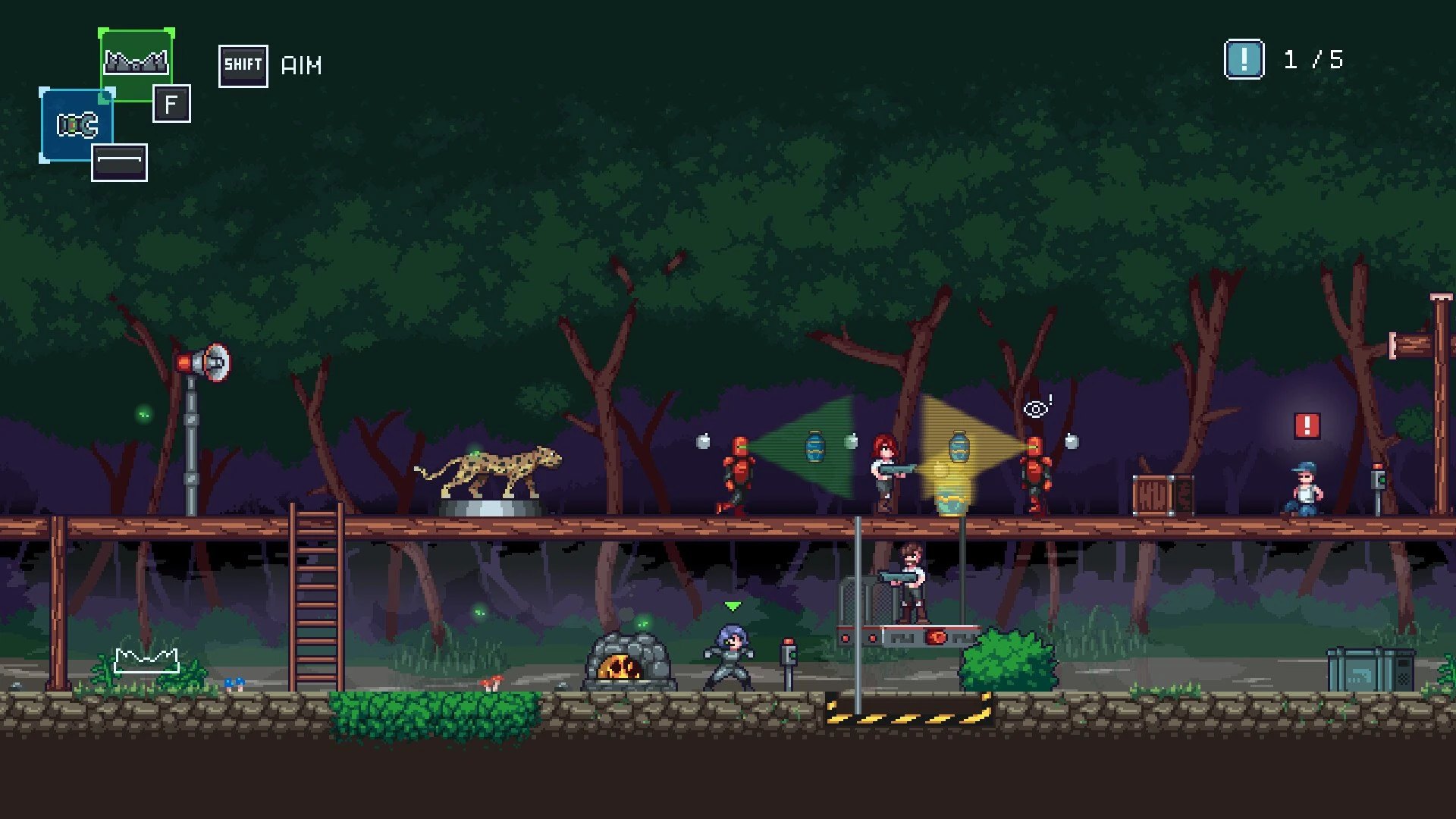Select the blue gadget slot
The width and height of the screenshot is (1456, 819).
pyautogui.click(x=77, y=125)
